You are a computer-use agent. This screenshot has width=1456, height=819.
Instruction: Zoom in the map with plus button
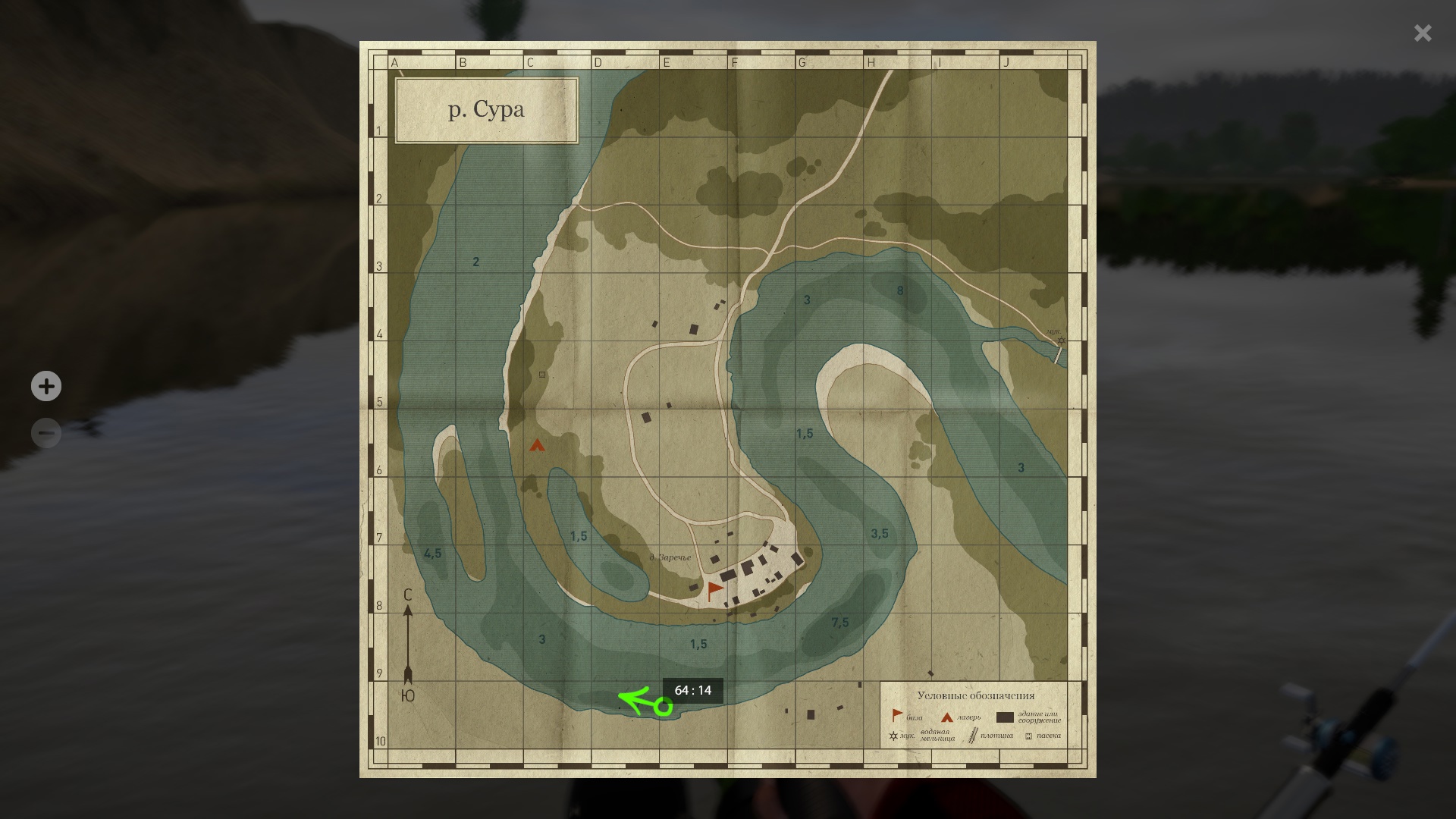(x=46, y=386)
